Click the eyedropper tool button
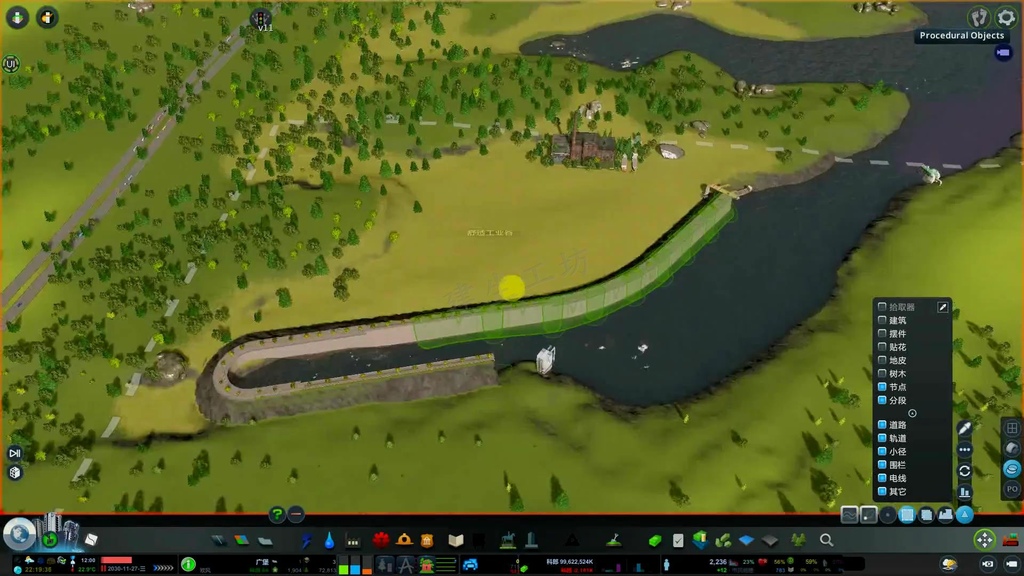This screenshot has width=1024, height=576. pos(964,429)
